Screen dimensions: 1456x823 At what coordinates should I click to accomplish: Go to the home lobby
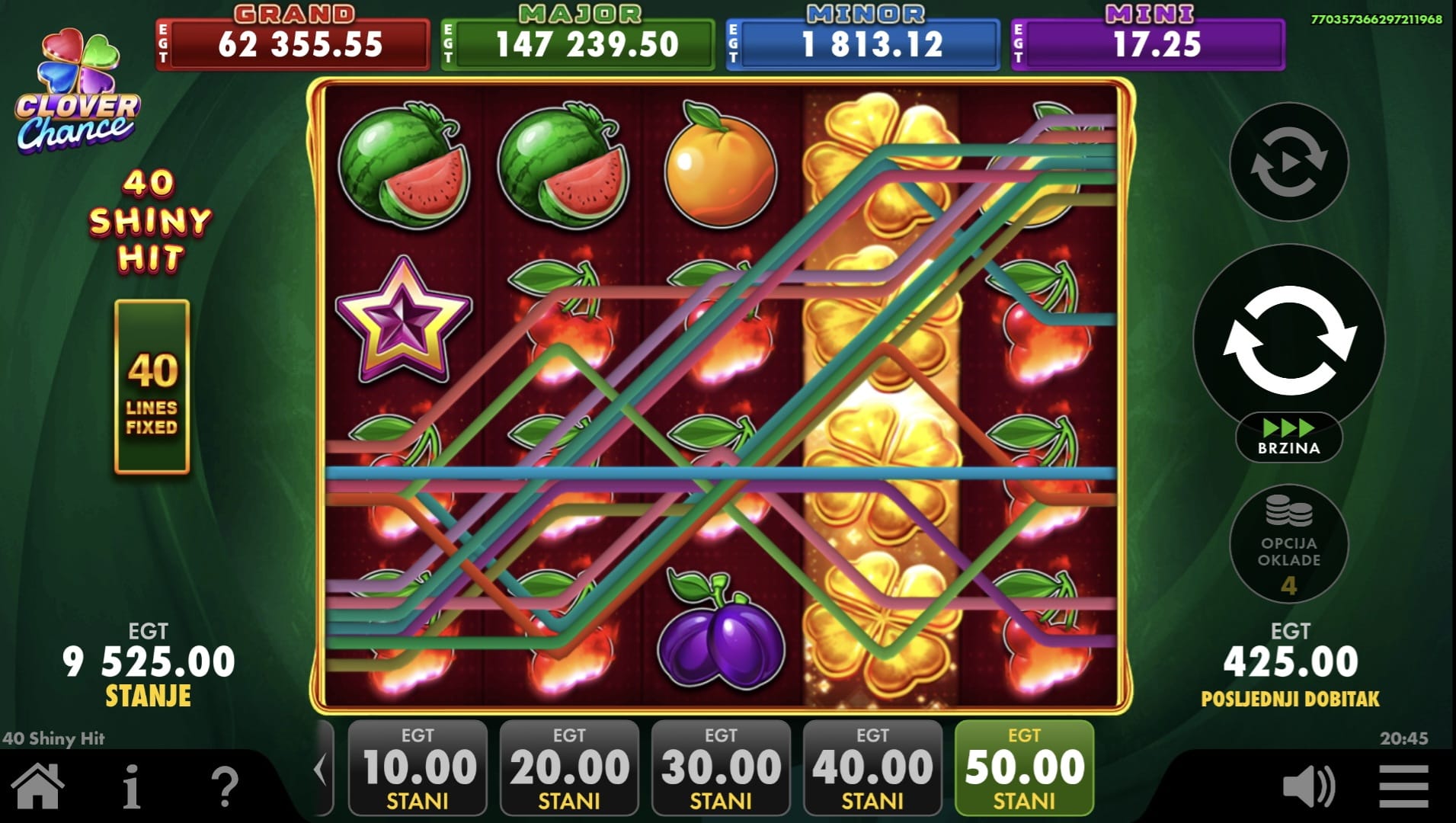click(x=37, y=786)
